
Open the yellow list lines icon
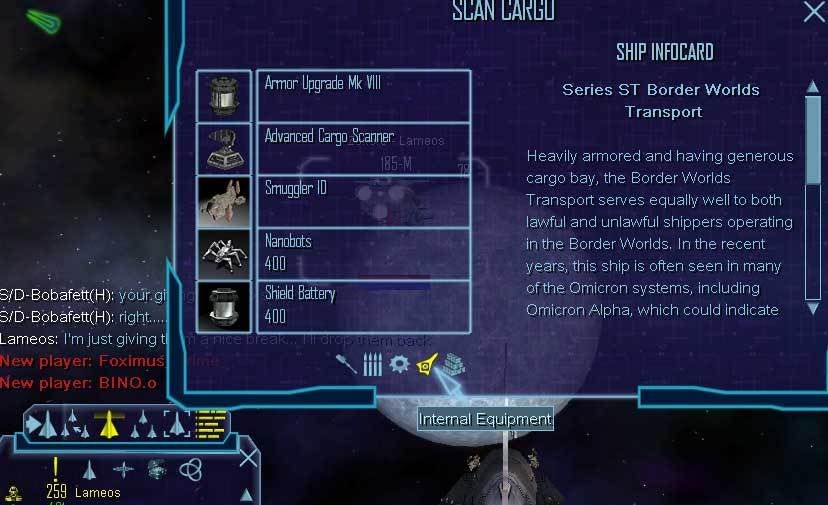tap(210, 424)
